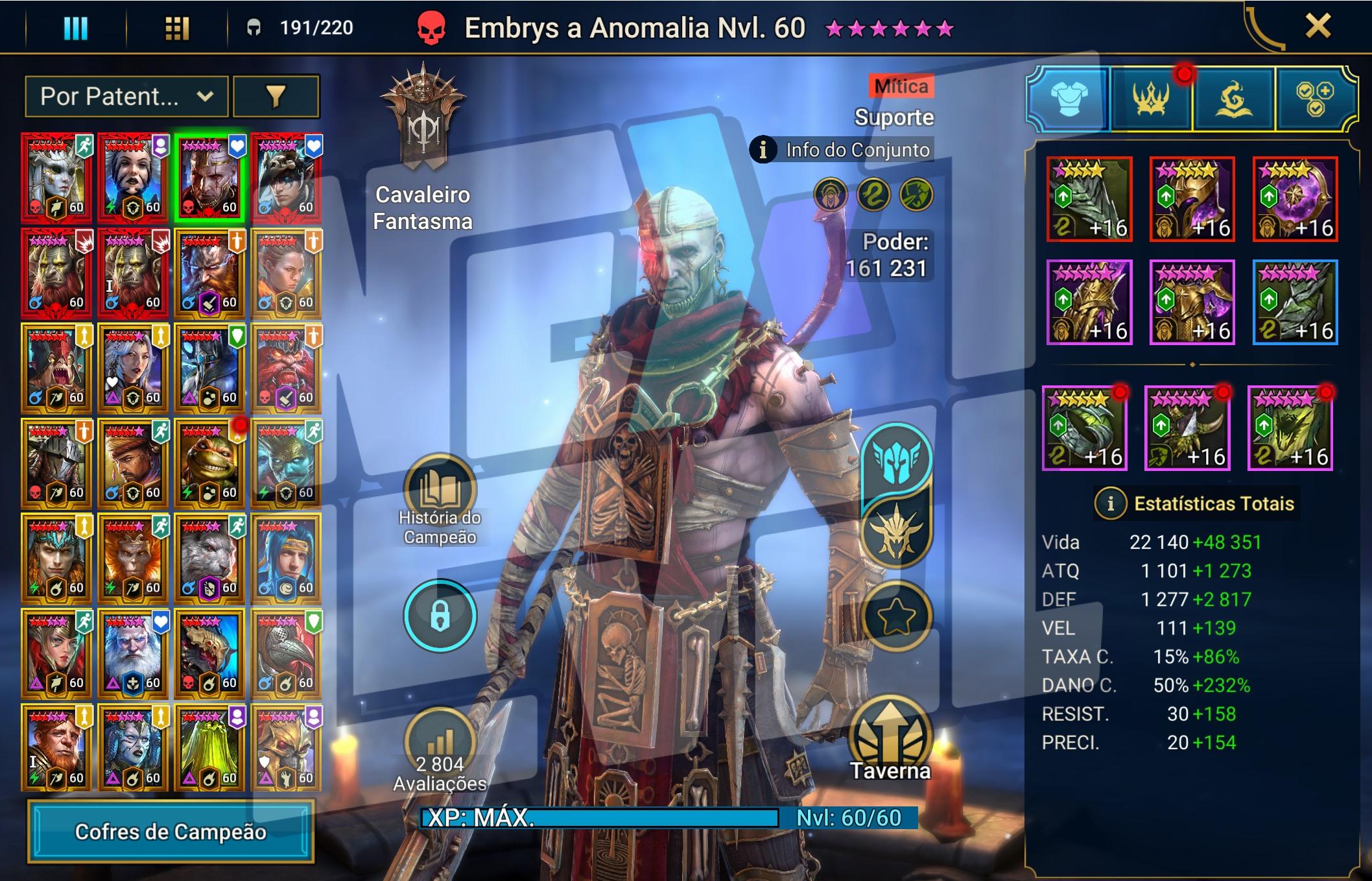Switch to the armor equipment tab
This screenshot has height=881, width=1372.
(1068, 99)
